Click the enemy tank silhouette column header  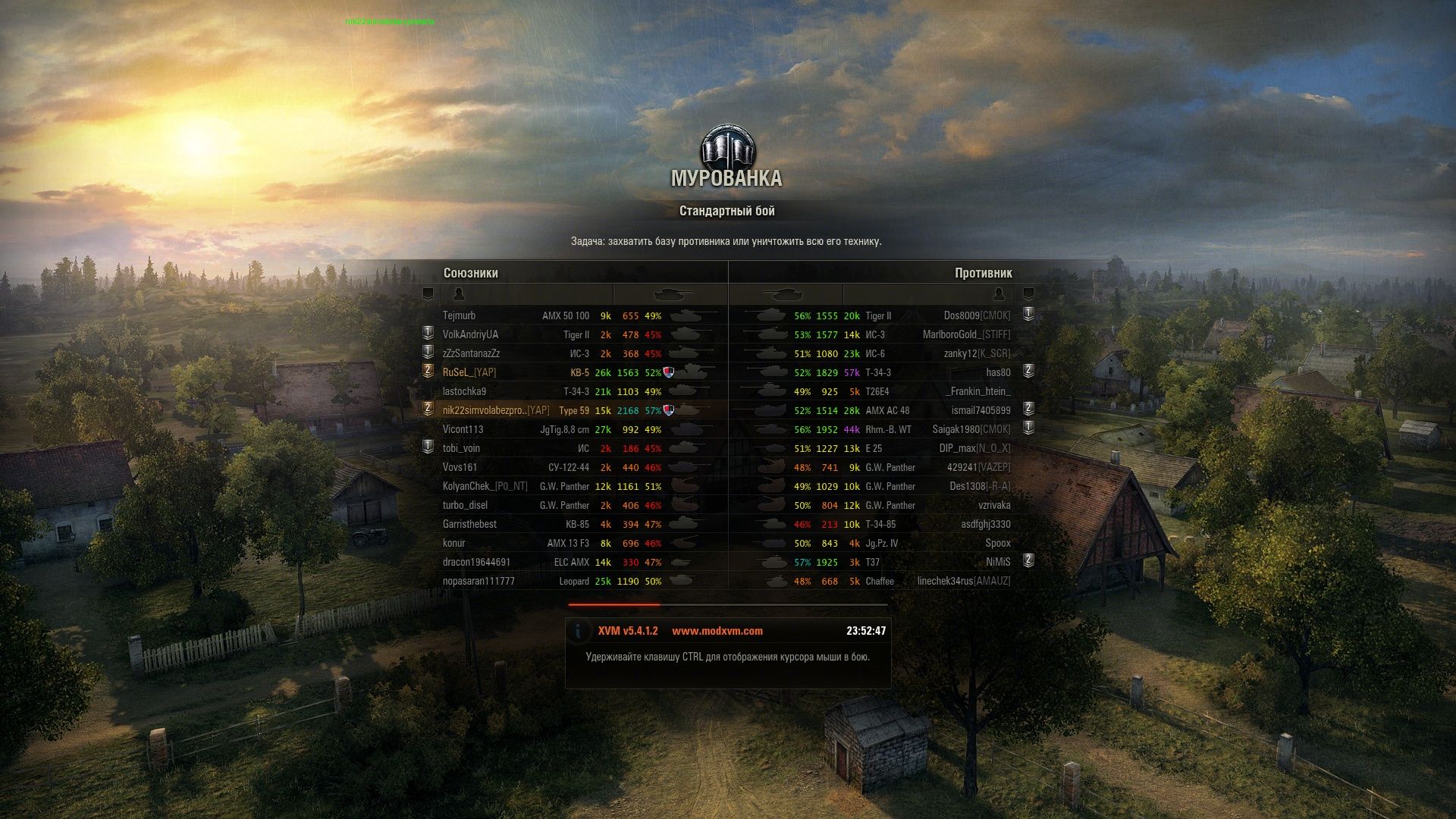click(783, 294)
